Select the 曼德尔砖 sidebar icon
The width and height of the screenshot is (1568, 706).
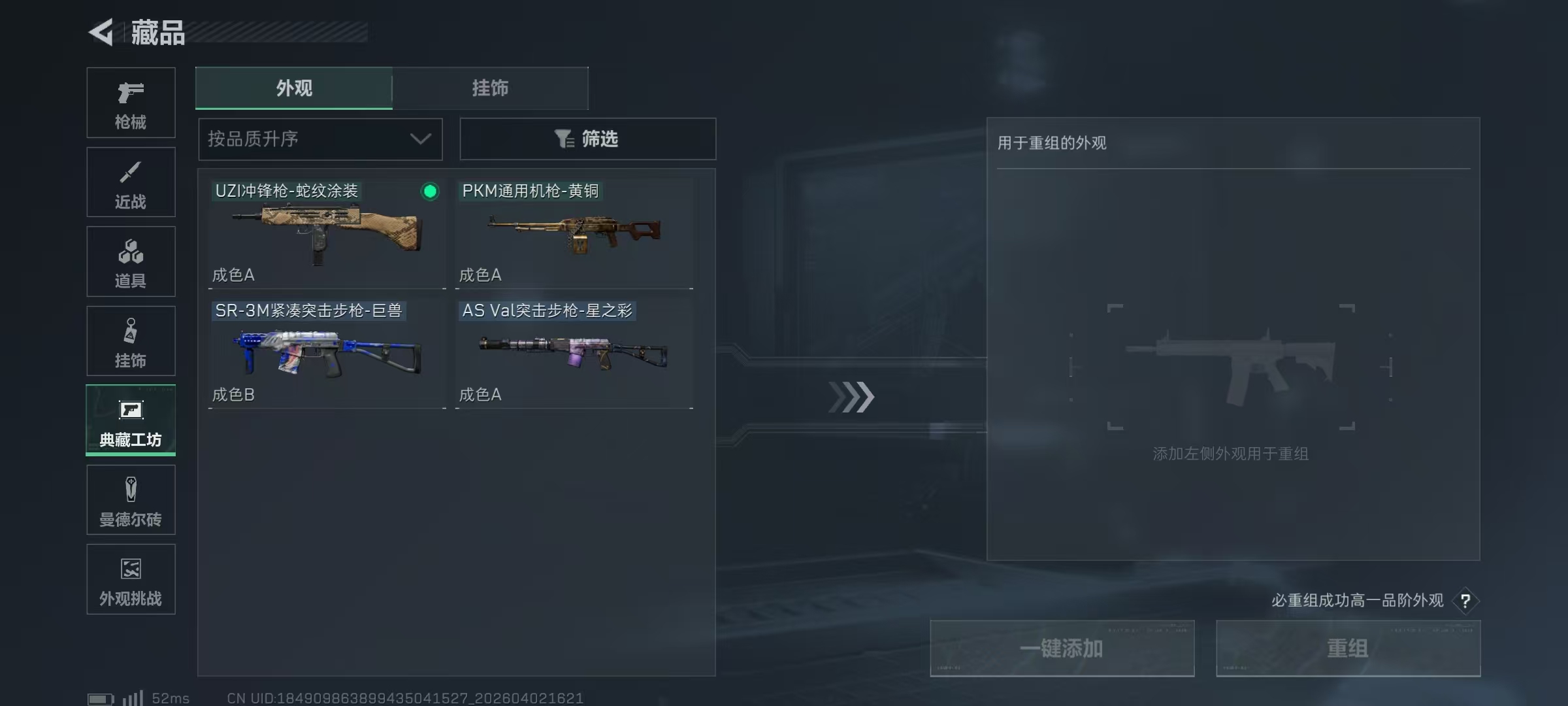pos(131,500)
